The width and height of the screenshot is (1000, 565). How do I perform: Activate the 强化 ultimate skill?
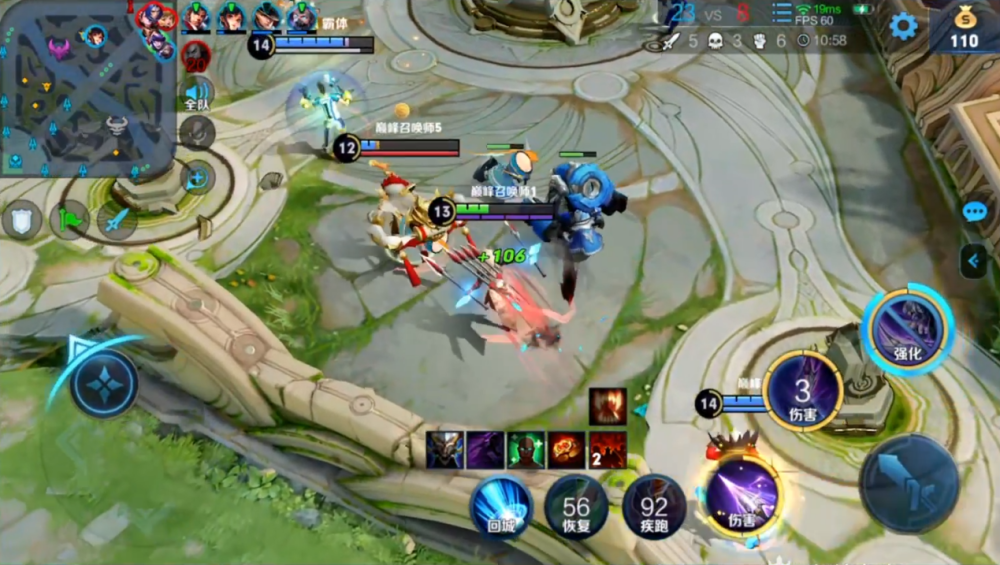[x=908, y=329]
